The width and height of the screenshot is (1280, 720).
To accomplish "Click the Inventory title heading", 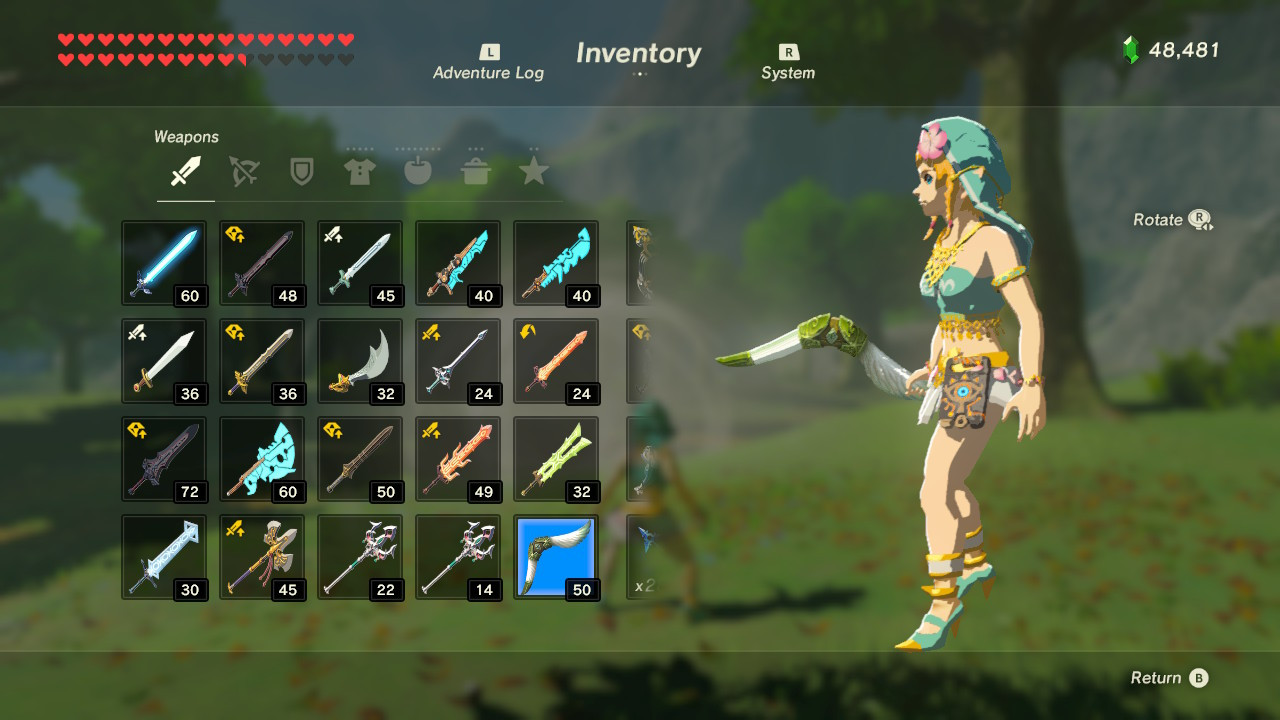I will click(638, 54).
